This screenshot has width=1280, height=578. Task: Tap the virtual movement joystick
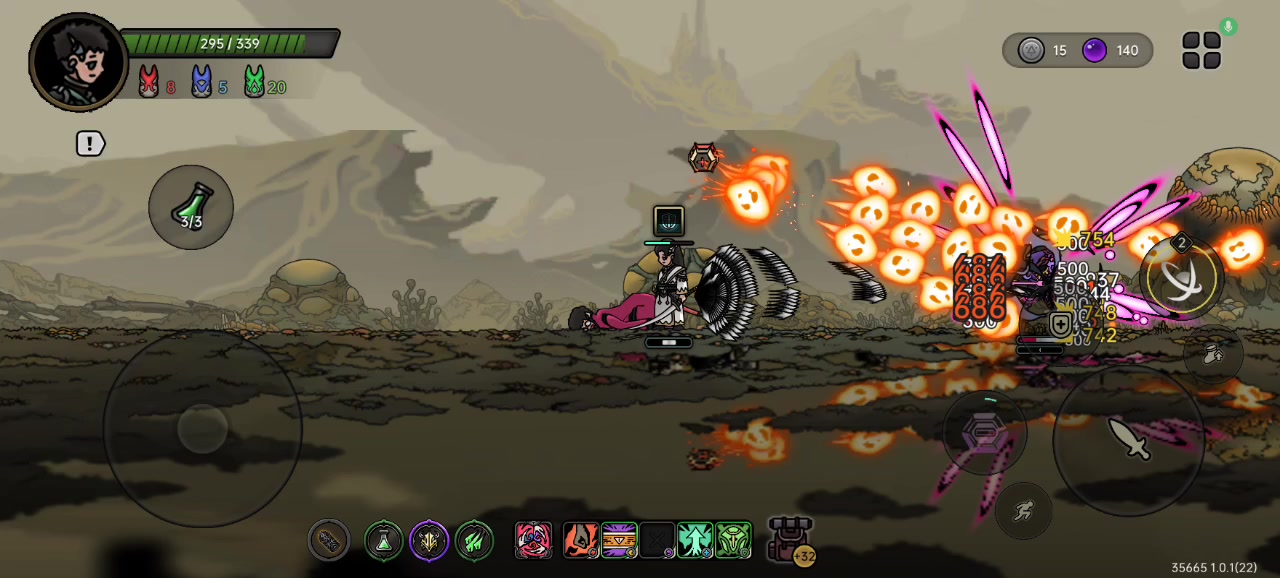tap(203, 428)
